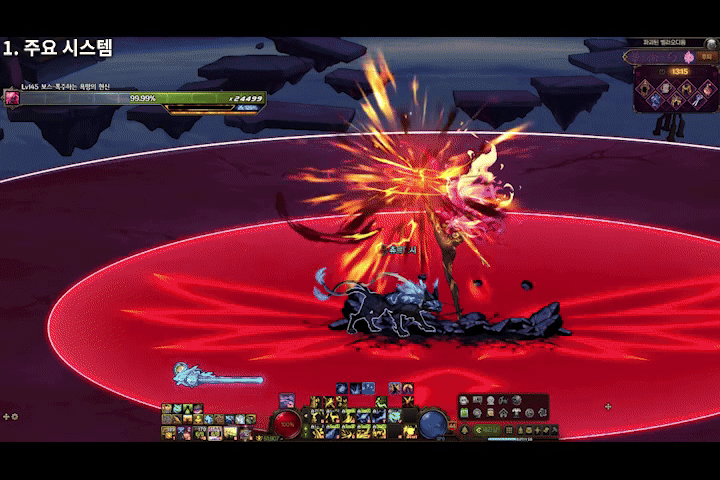Click the boss portrait icon beside the health bar
Viewport: 720px width, 480px height.
(13, 98)
